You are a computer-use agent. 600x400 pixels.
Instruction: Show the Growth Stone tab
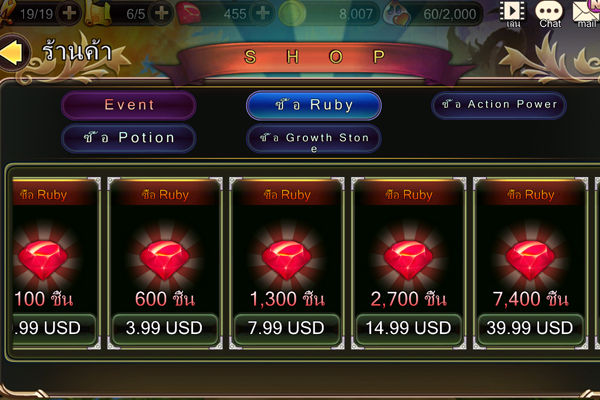[314, 138]
